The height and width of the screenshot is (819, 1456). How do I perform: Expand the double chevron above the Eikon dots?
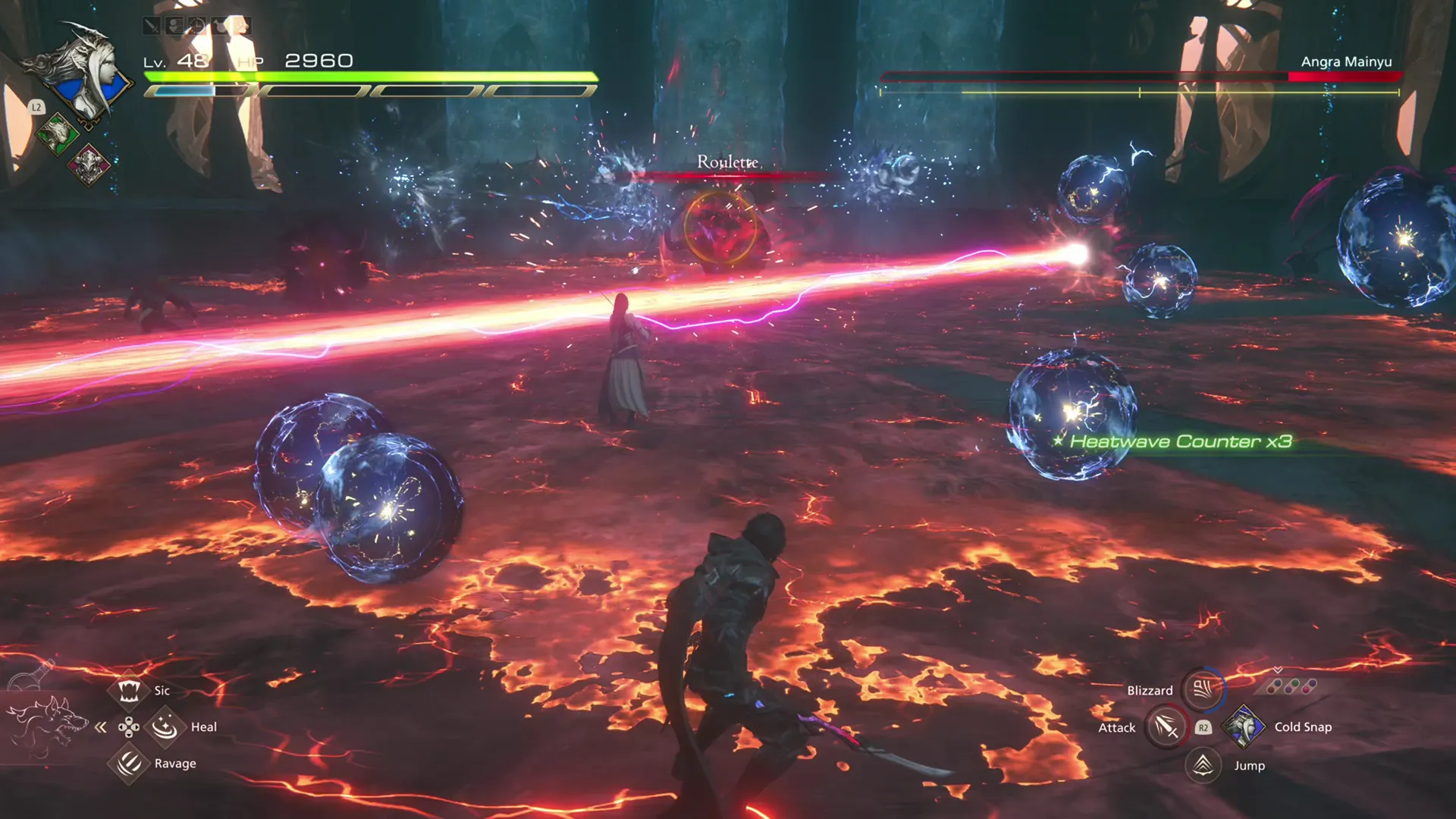1277,670
